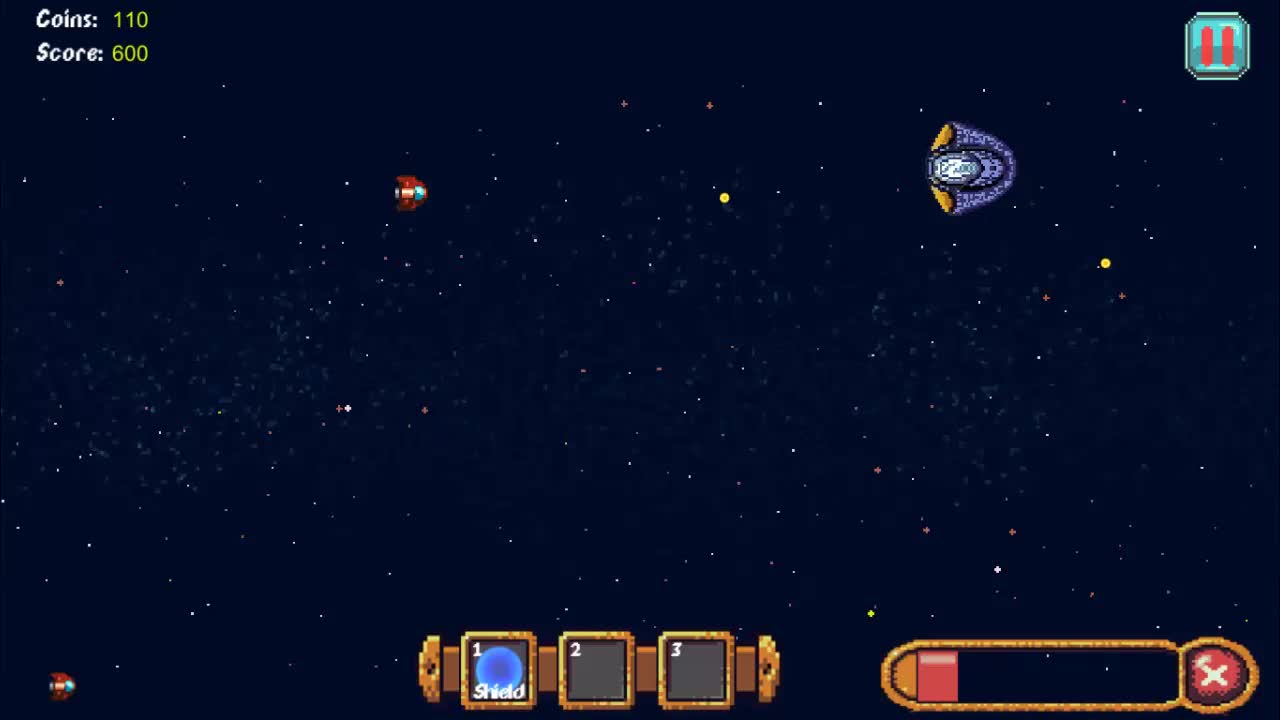Click the purple enemy mothership
1280x720 pixels.
click(x=968, y=166)
